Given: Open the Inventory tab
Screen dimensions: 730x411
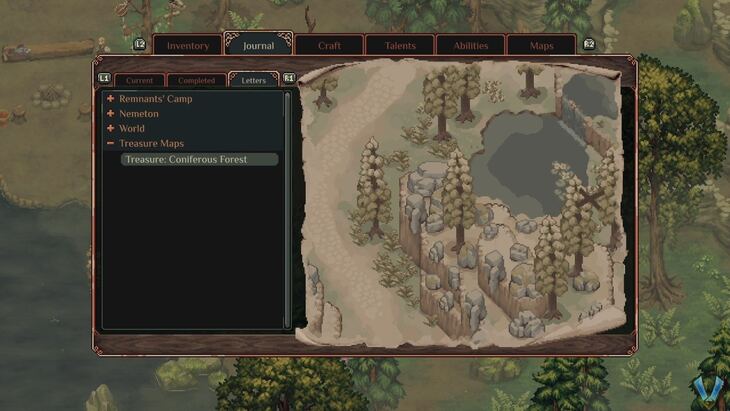Looking at the screenshot, I should pyautogui.click(x=188, y=46).
